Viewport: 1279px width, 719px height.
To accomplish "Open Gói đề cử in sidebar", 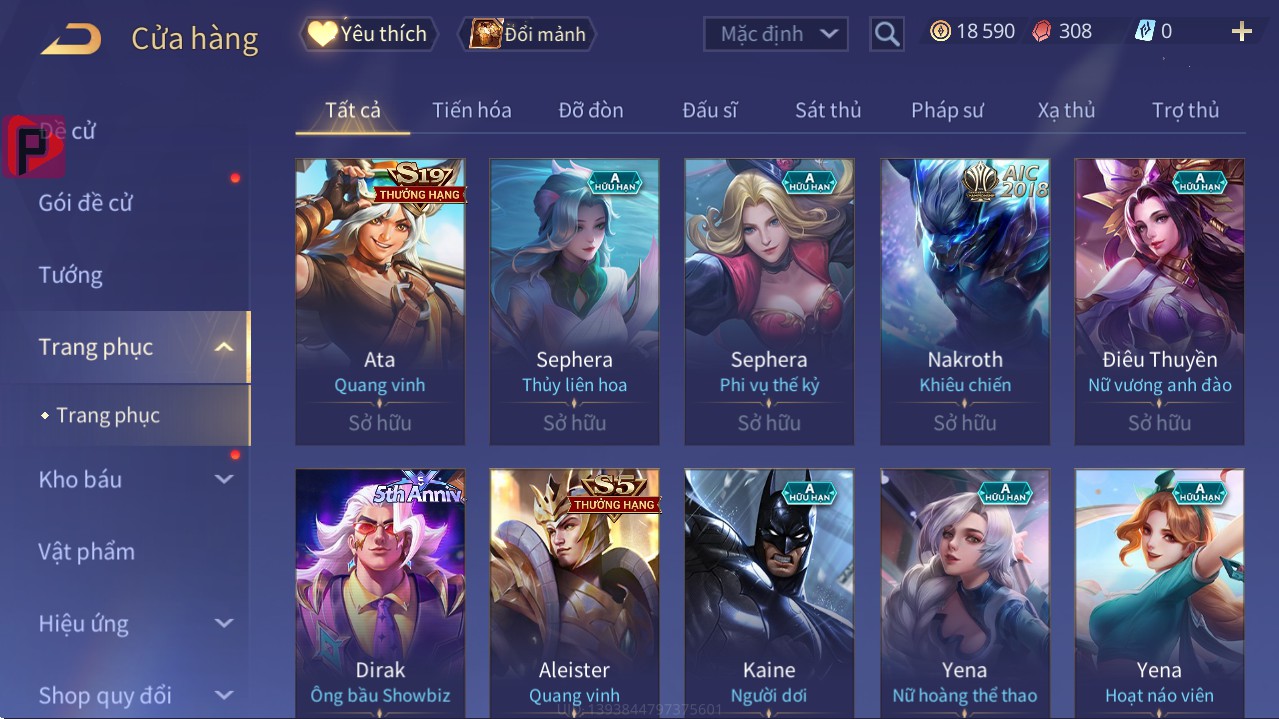I will pyautogui.click(x=86, y=203).
